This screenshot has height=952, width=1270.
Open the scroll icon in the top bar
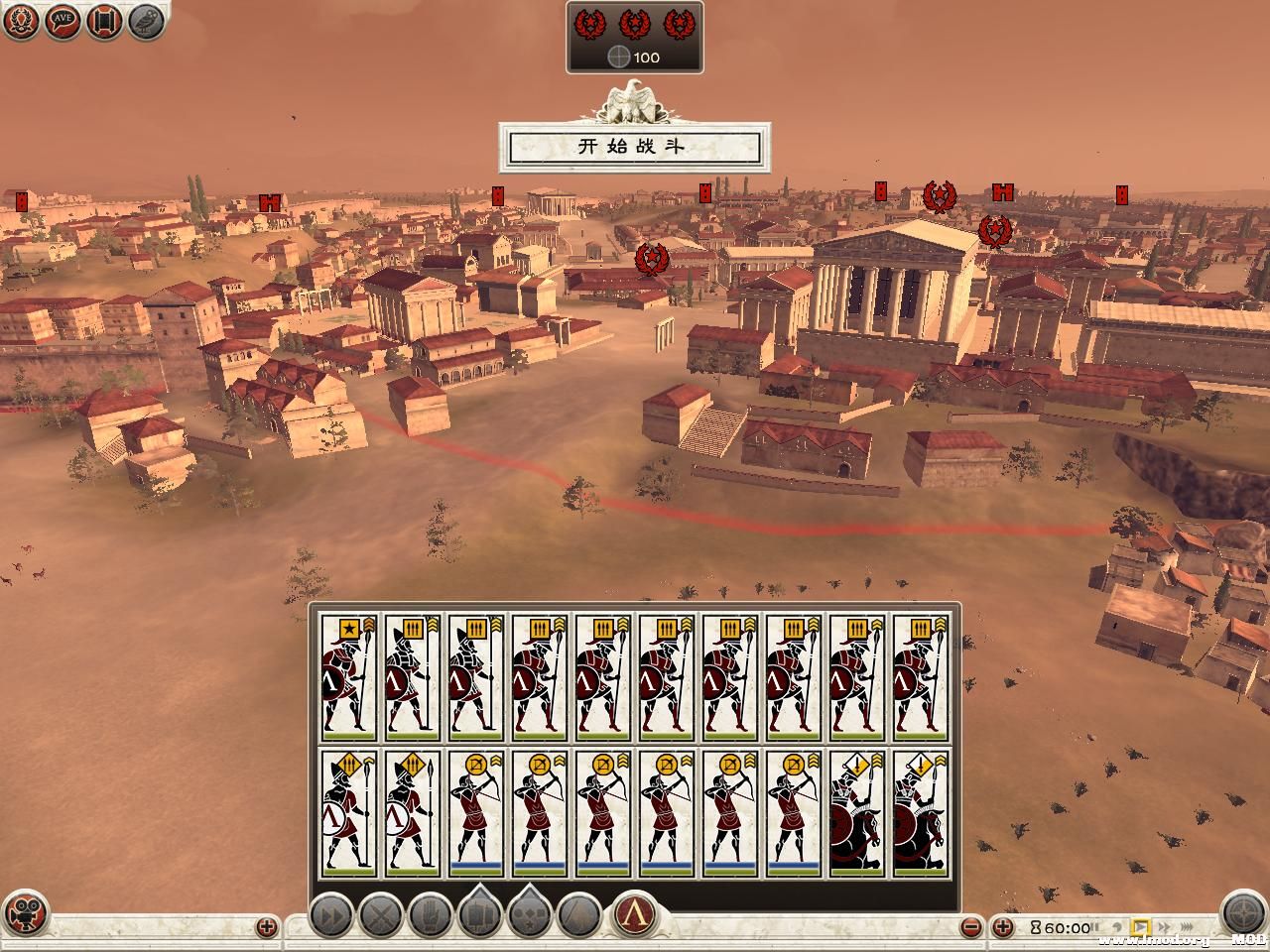click(104, 21)
